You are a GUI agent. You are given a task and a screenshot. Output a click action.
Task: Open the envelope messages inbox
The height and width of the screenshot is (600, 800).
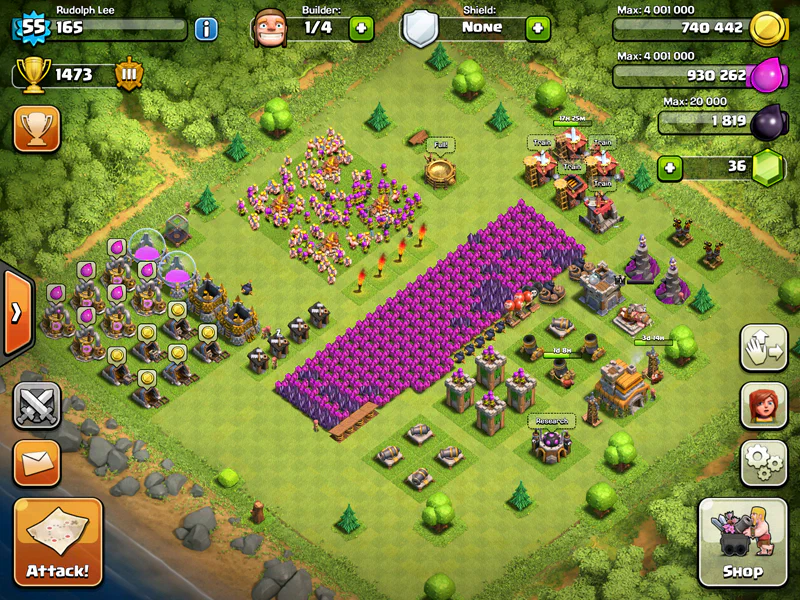(37, 463)
